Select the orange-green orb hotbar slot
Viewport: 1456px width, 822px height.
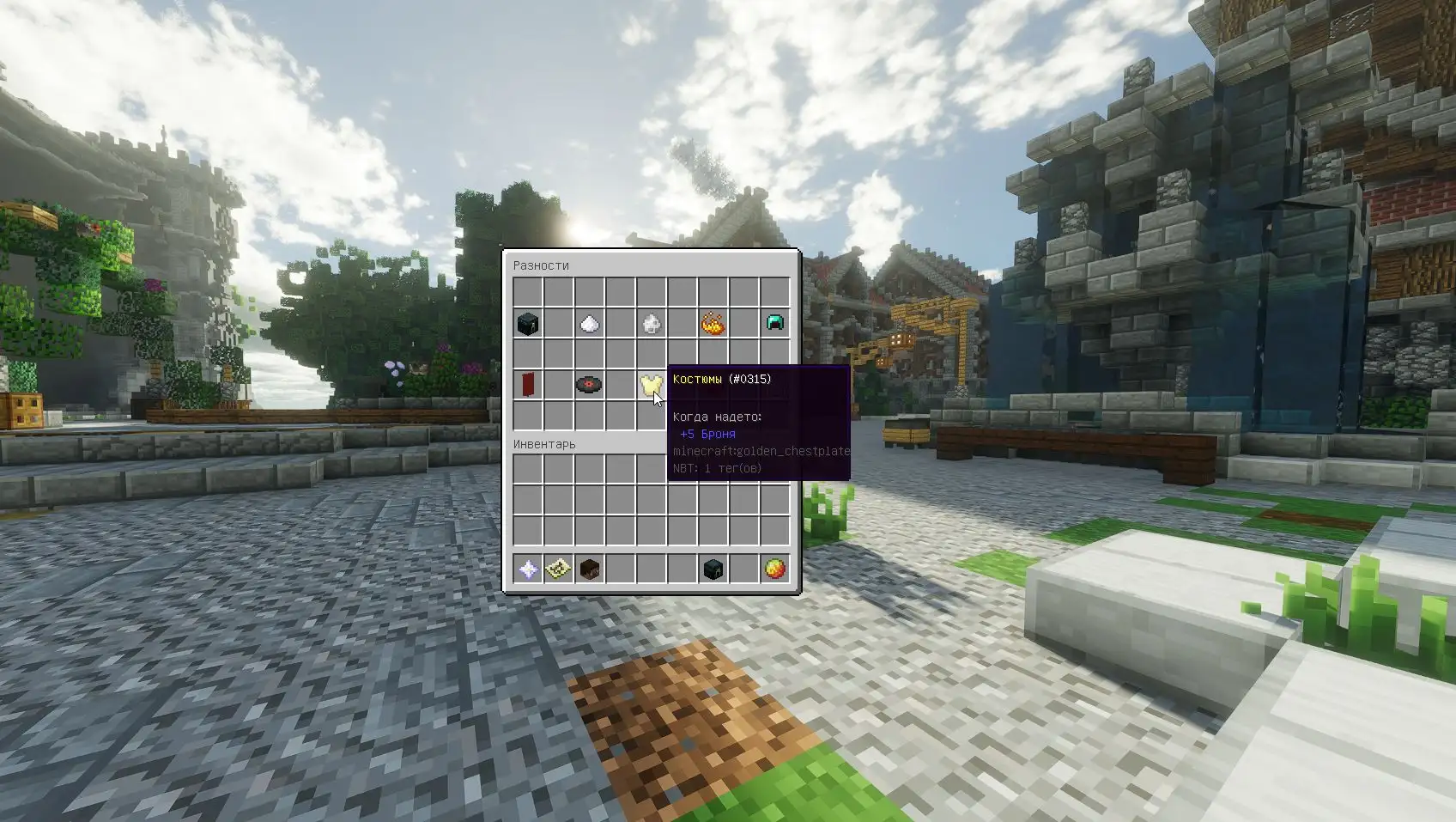(x=774, y=569)
